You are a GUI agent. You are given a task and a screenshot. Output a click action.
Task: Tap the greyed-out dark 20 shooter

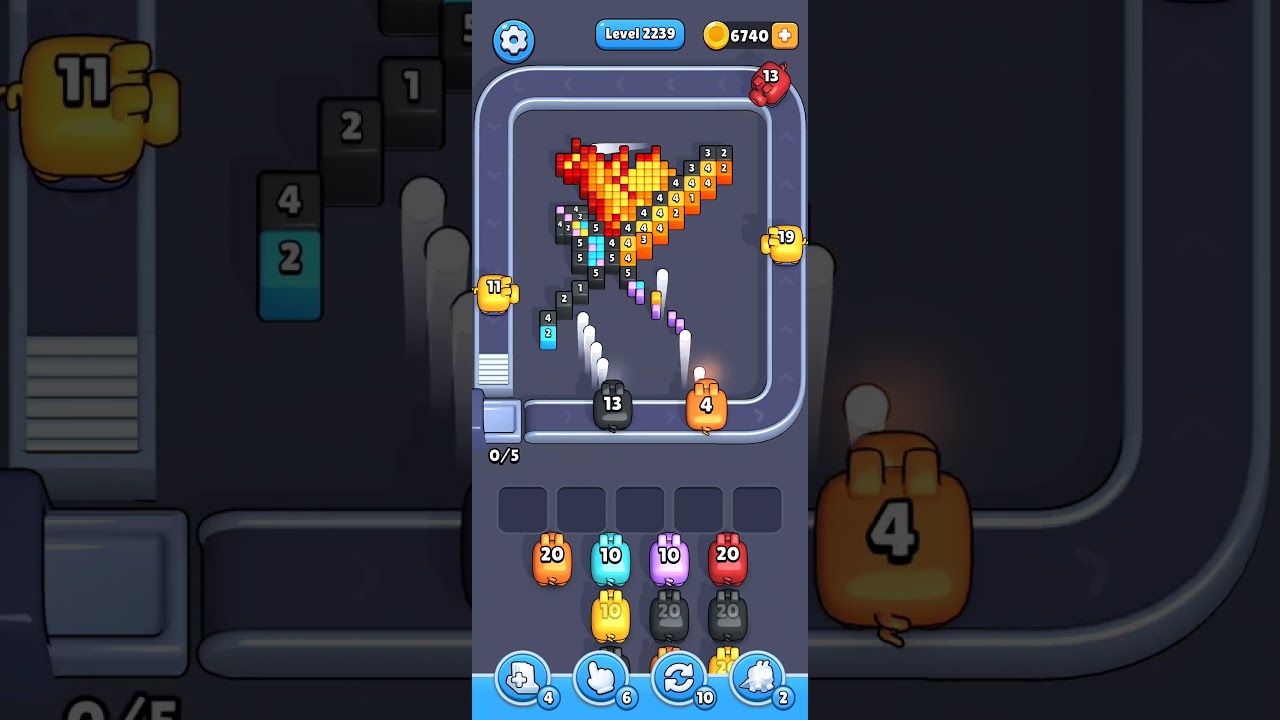(x=669, y=615)
